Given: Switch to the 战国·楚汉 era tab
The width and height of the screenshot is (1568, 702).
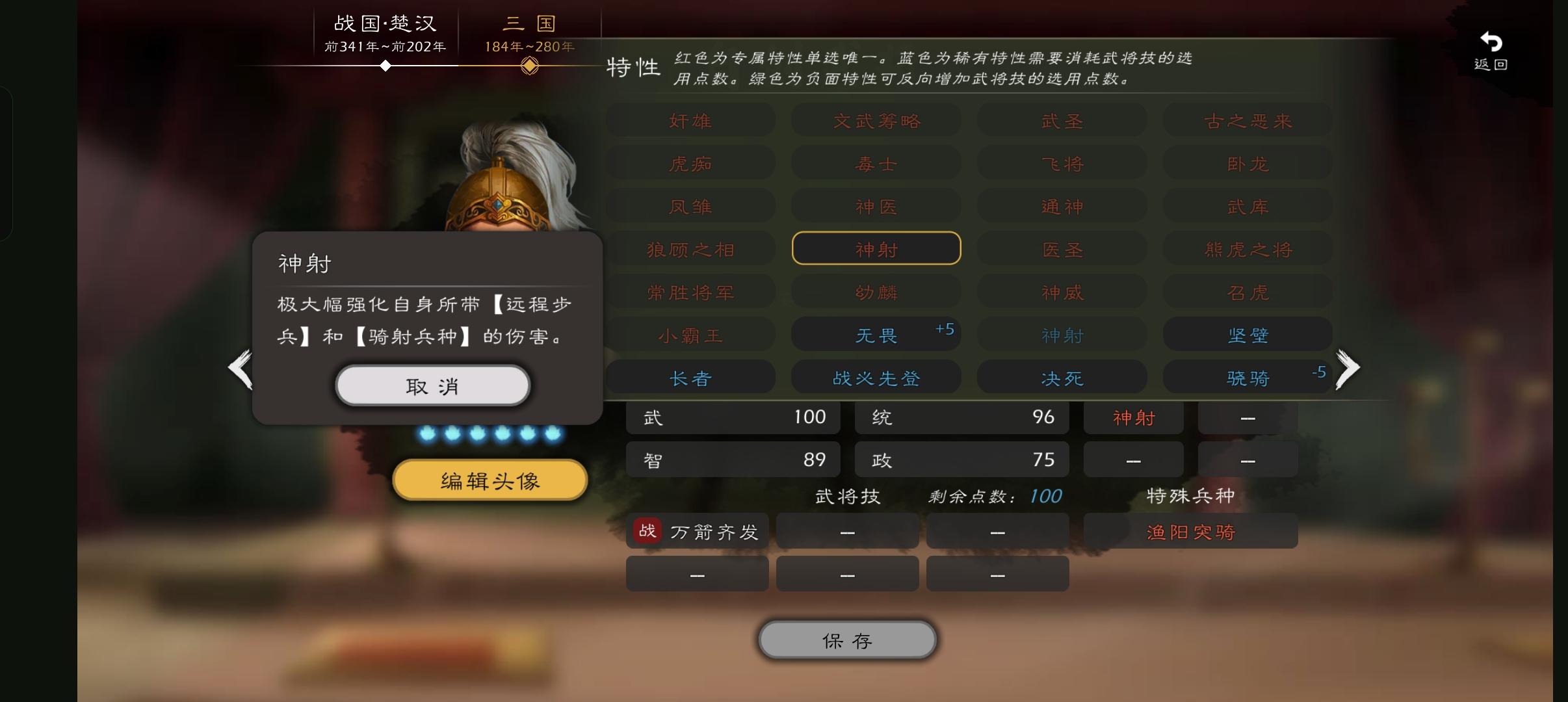Looking at the screenshot, I should tap(386, 23).
